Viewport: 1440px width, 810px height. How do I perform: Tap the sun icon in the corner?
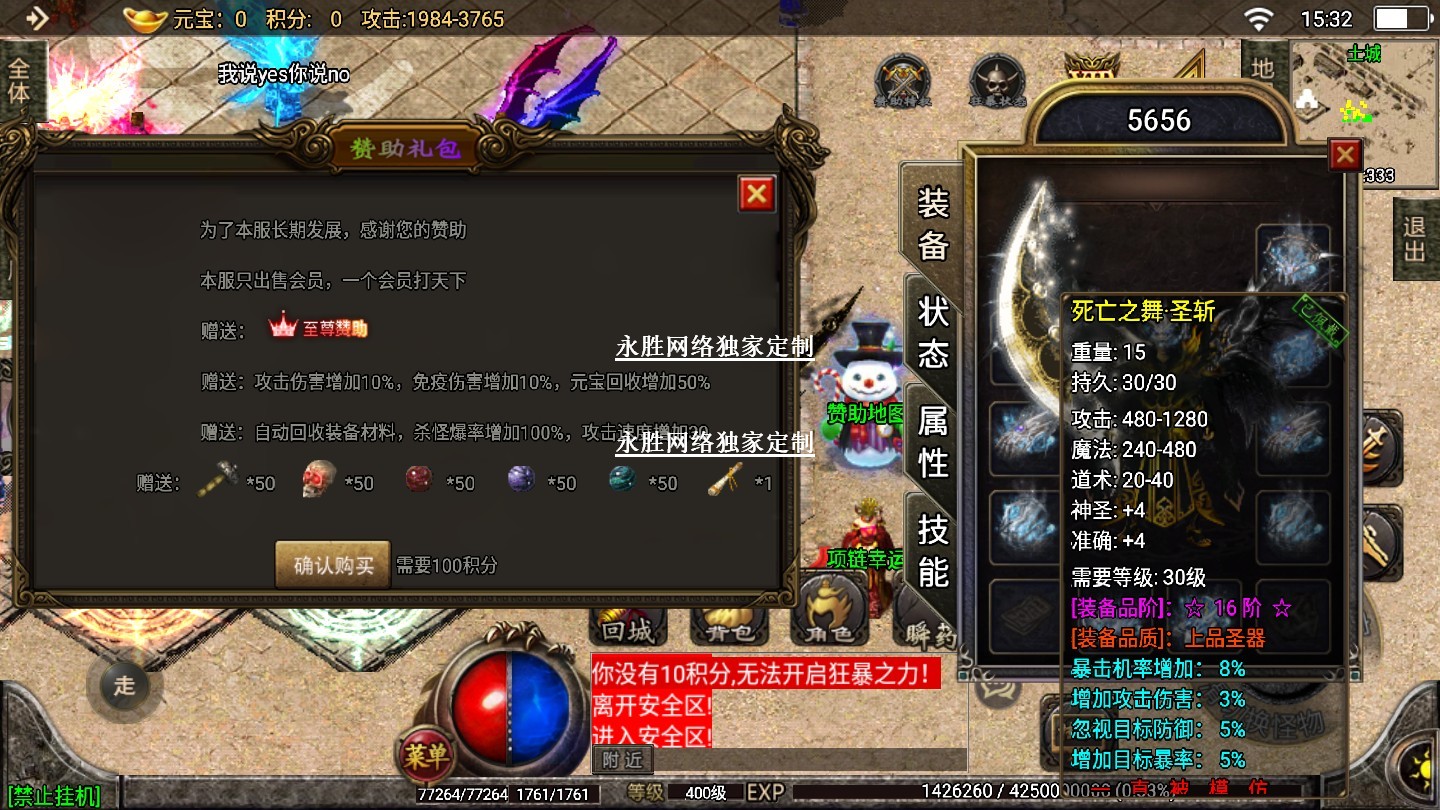coord(1418,769)
